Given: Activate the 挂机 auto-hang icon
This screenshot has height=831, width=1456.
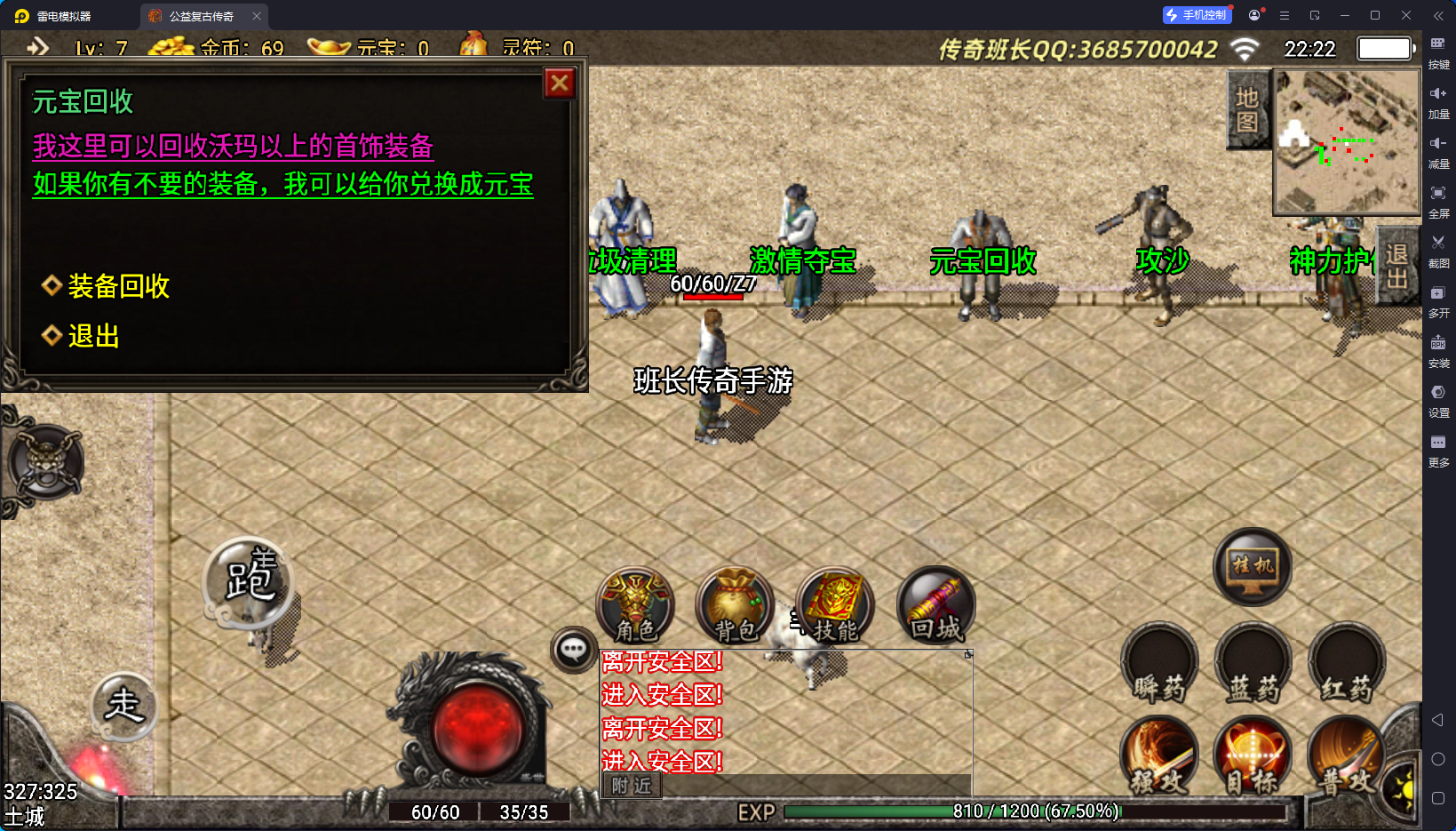Looking at the screenshot, I should (x=1252, y=568).
